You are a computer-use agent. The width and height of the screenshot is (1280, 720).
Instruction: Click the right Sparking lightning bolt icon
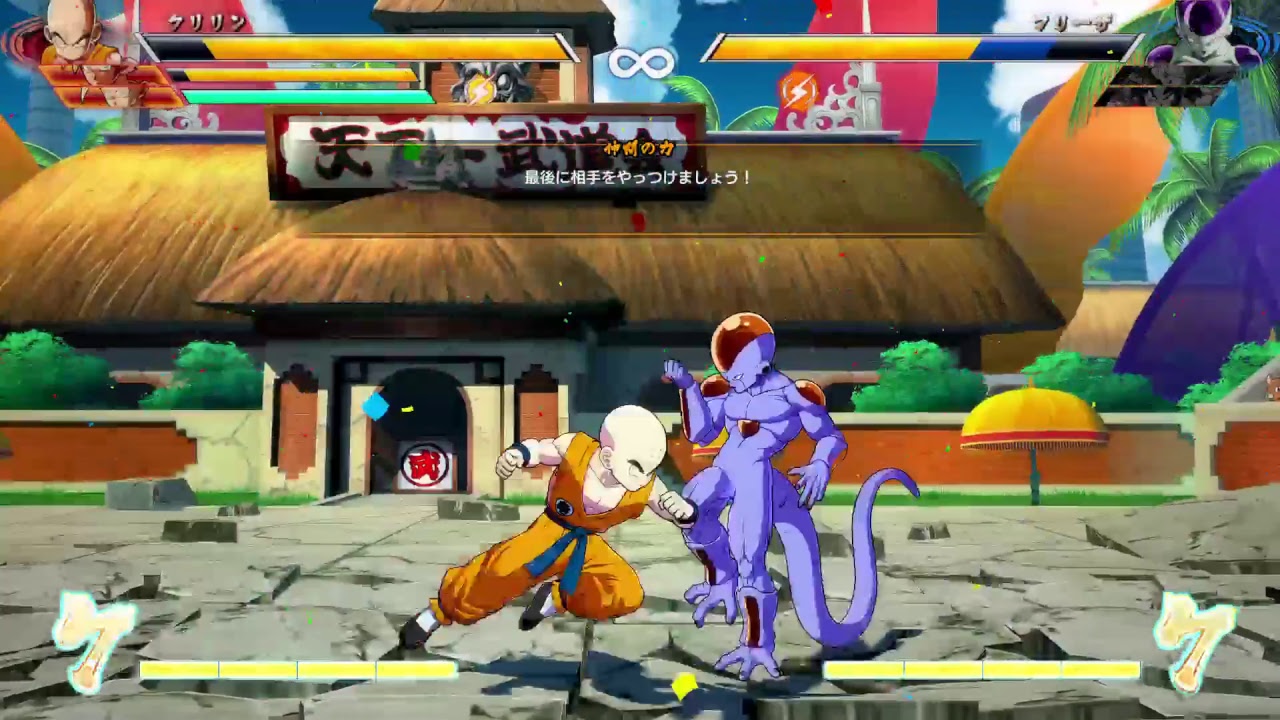(800, 90)
